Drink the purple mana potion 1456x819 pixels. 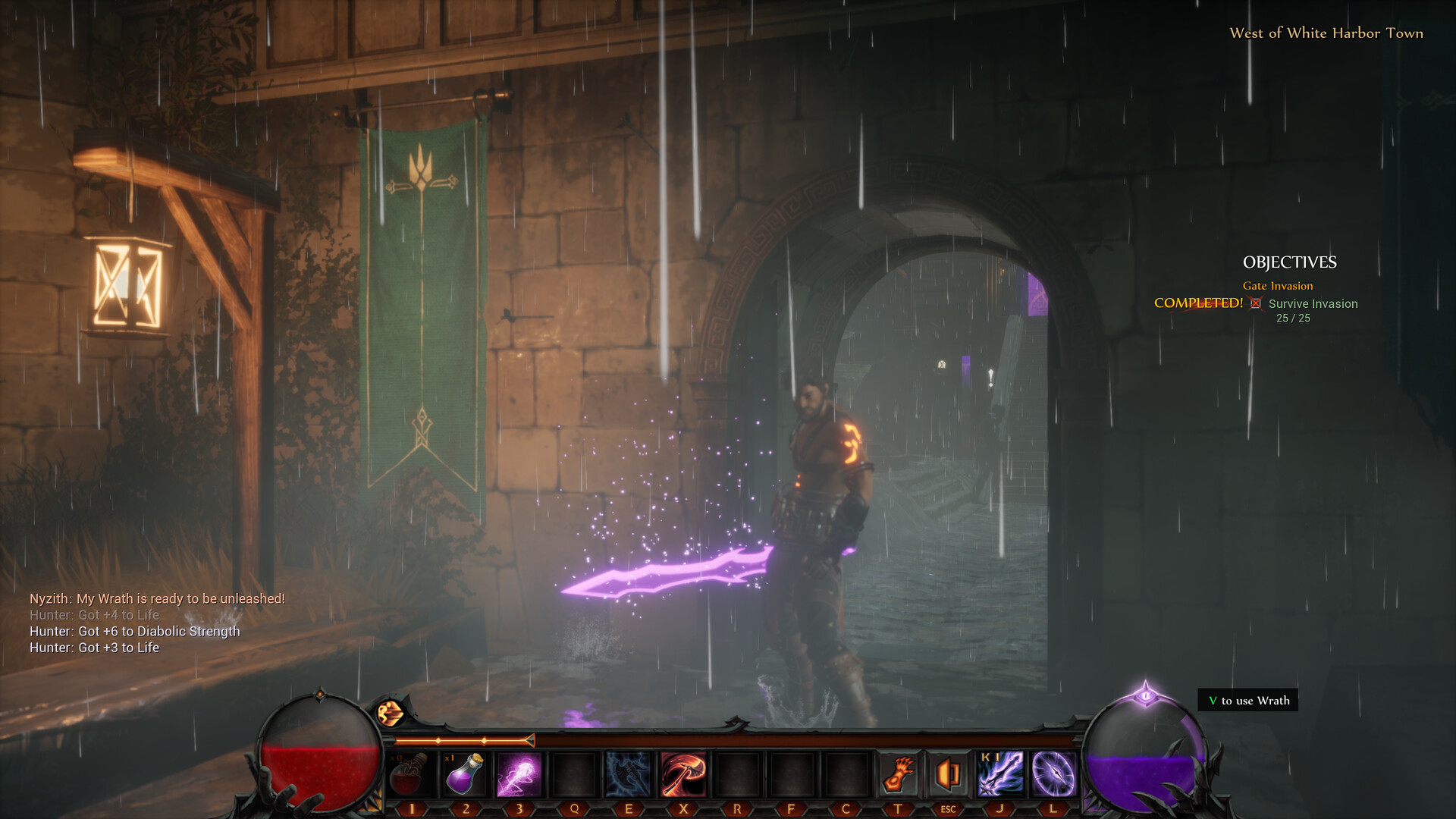pos(465,774)
